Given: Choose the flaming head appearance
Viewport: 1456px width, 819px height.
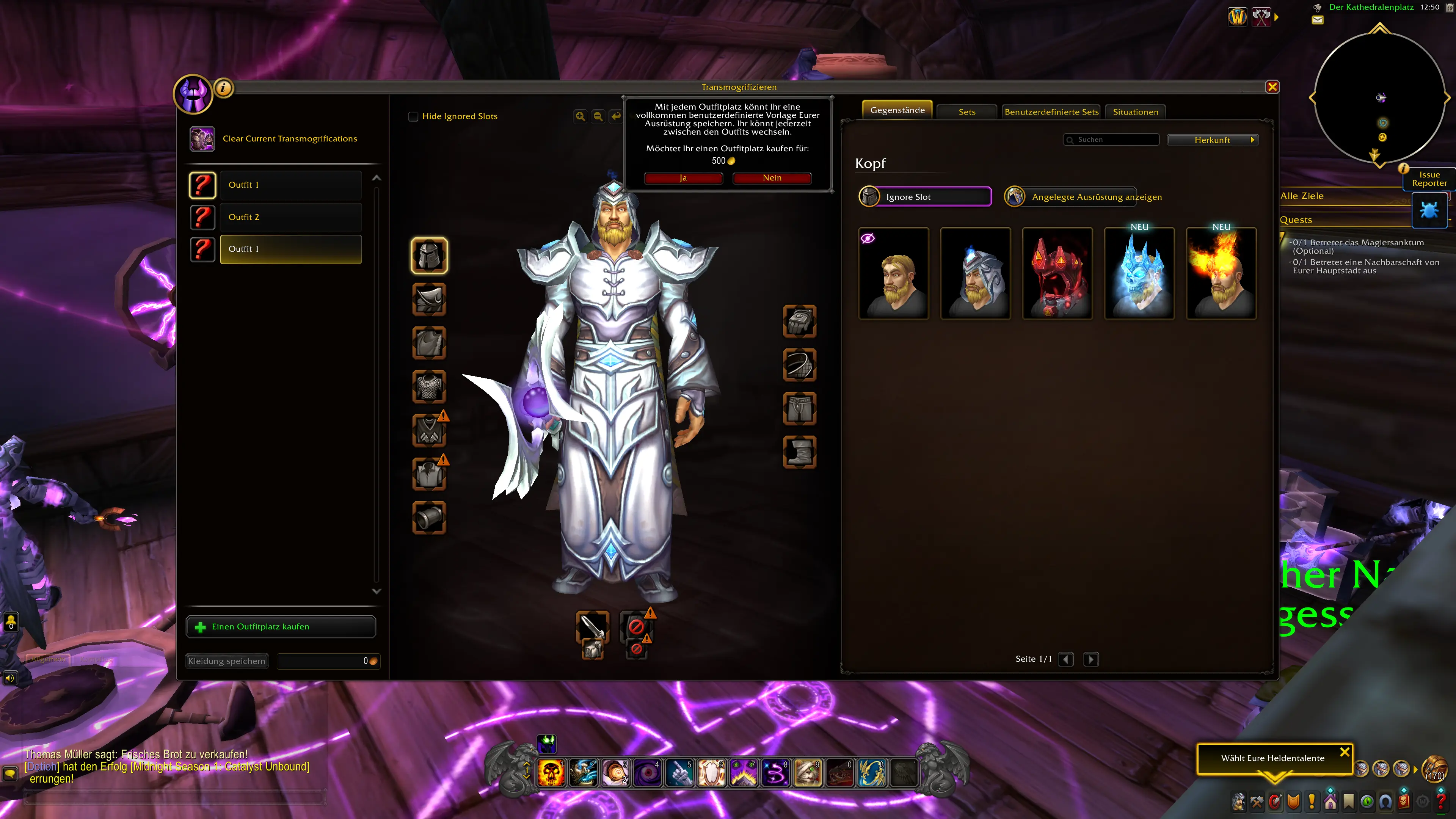Looking at the screenshot, I should (x=1221, y=274).
